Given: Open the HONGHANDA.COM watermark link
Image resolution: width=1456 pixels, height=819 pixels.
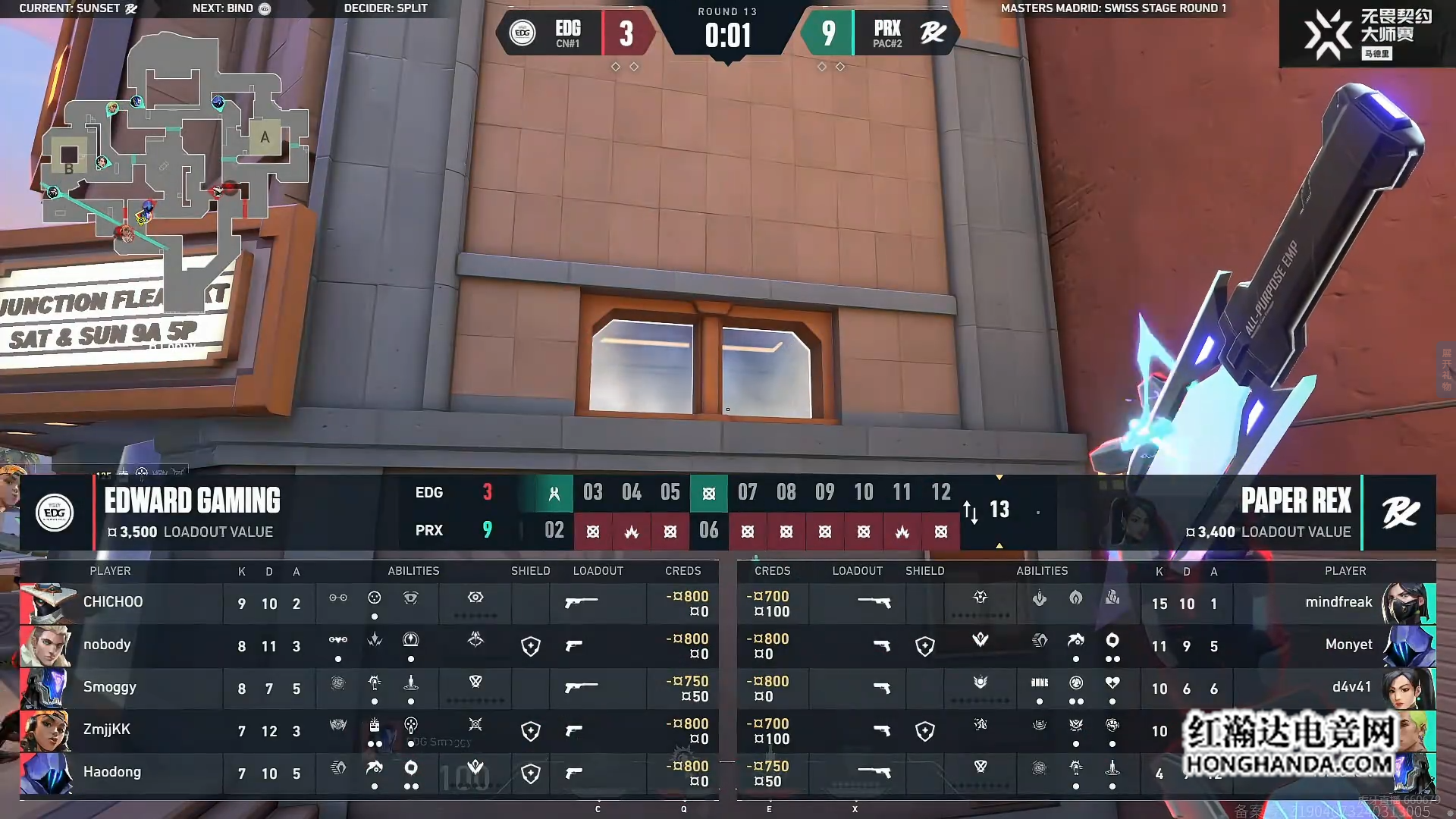Looking at the screenshot, I should coord(1288,764).
